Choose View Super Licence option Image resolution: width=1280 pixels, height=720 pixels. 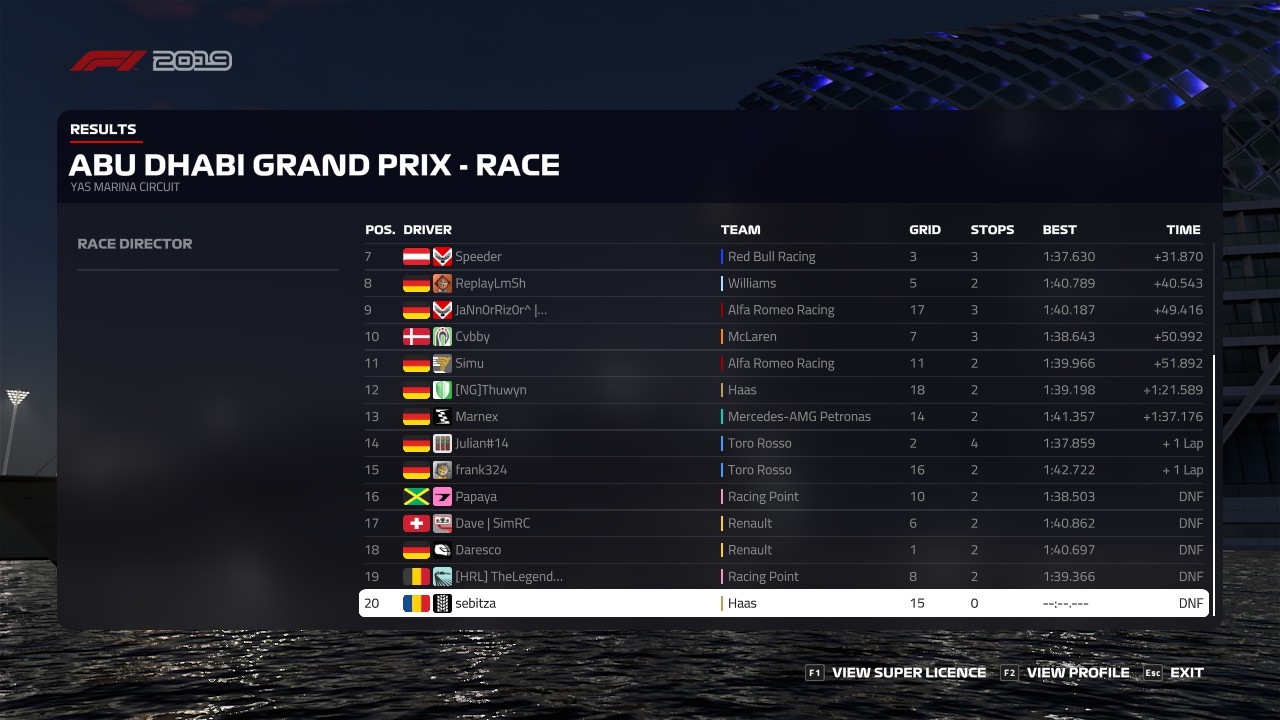click(x=908, y=673)
